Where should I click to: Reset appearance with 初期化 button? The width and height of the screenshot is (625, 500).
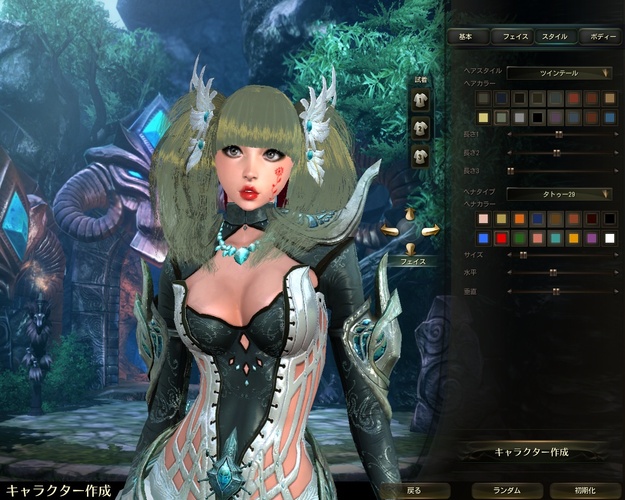(587, 491)
